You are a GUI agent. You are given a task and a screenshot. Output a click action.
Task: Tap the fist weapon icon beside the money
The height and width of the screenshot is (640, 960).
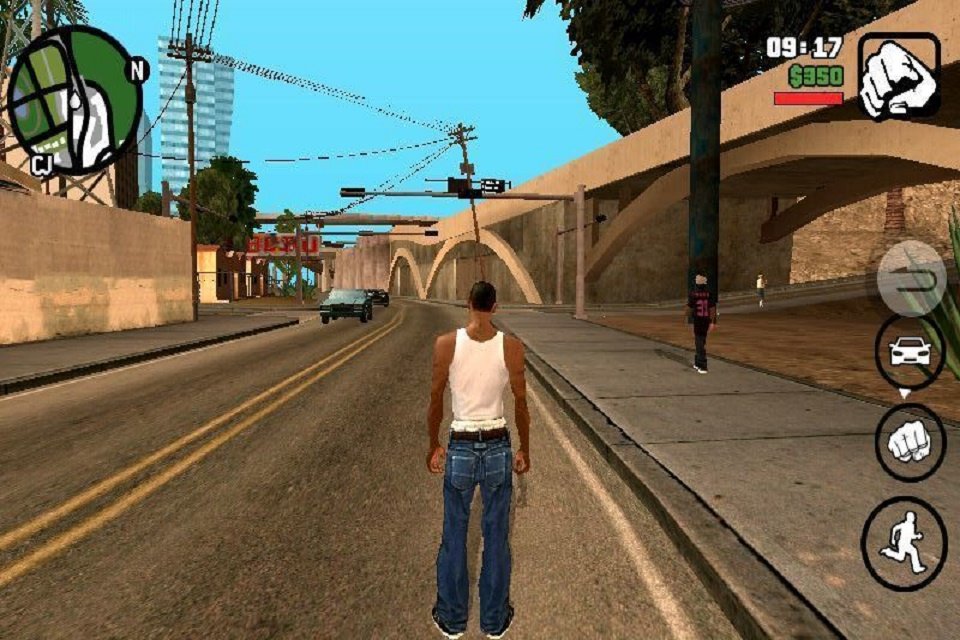898,76
